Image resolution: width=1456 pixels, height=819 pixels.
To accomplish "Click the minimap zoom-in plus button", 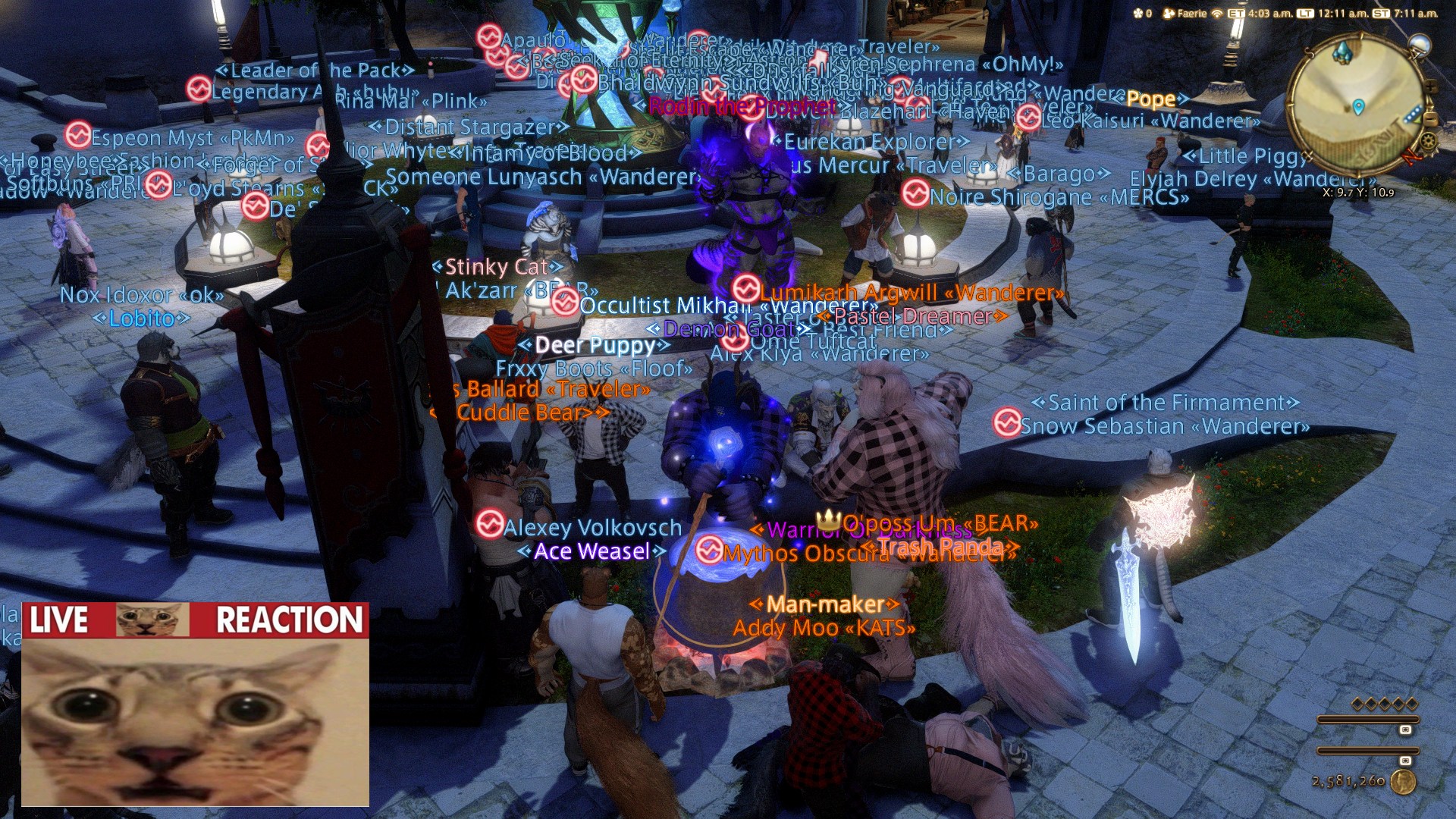I will 1430,87.
